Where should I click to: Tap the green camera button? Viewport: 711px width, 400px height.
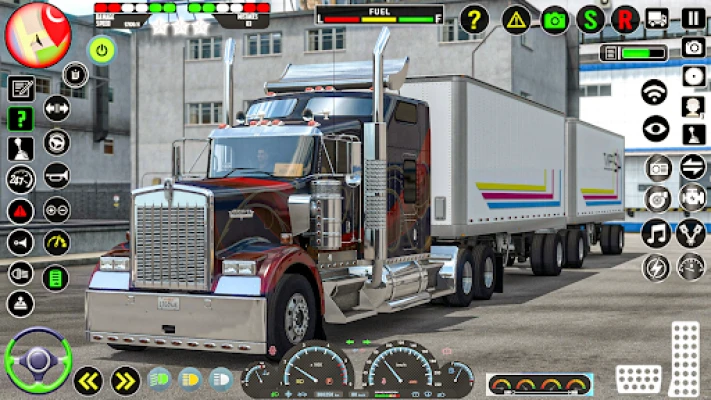click(x=554, y=19)
